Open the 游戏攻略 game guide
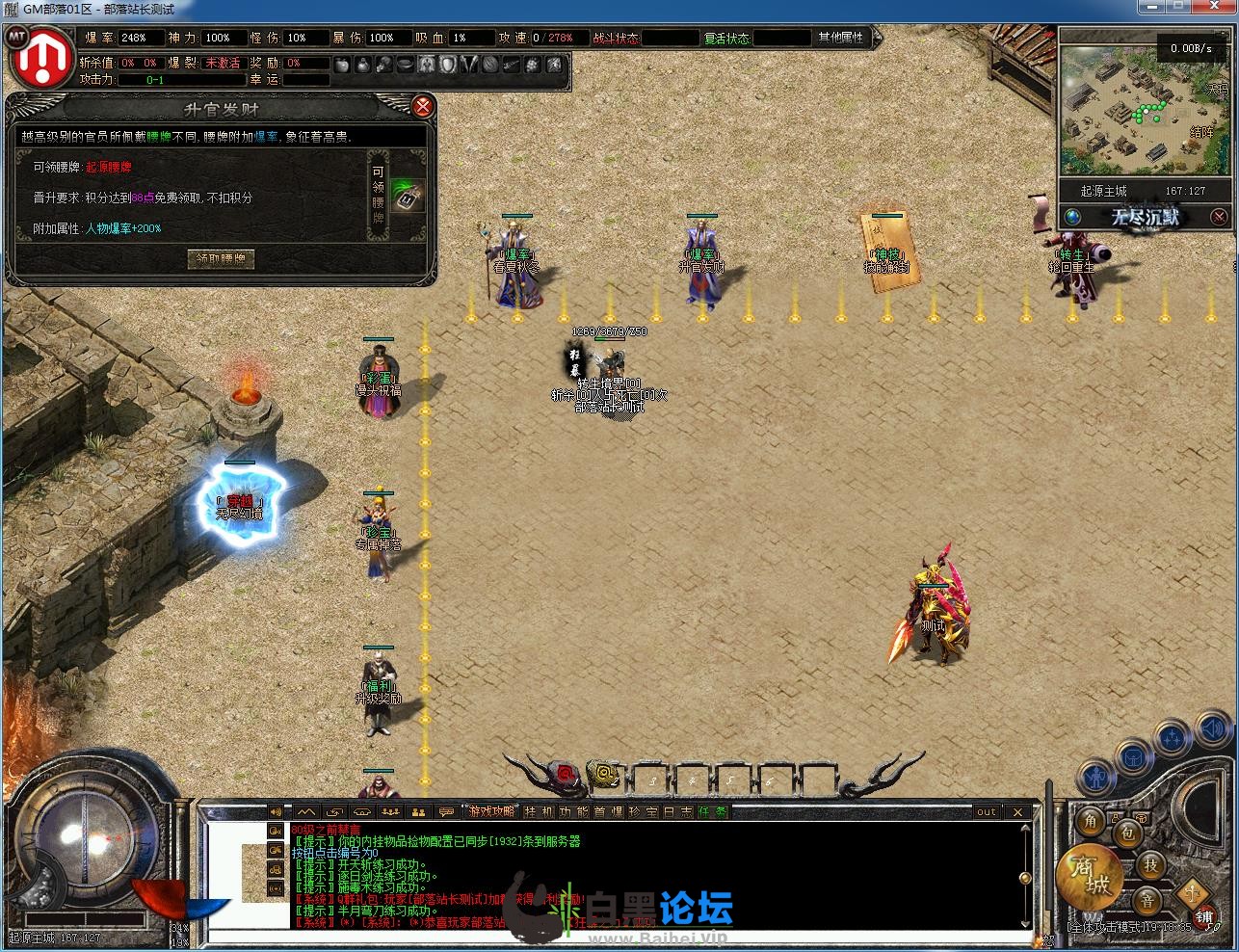This screenshot has height=952, width=1239. pyautogui.click(x=491, y=812)
